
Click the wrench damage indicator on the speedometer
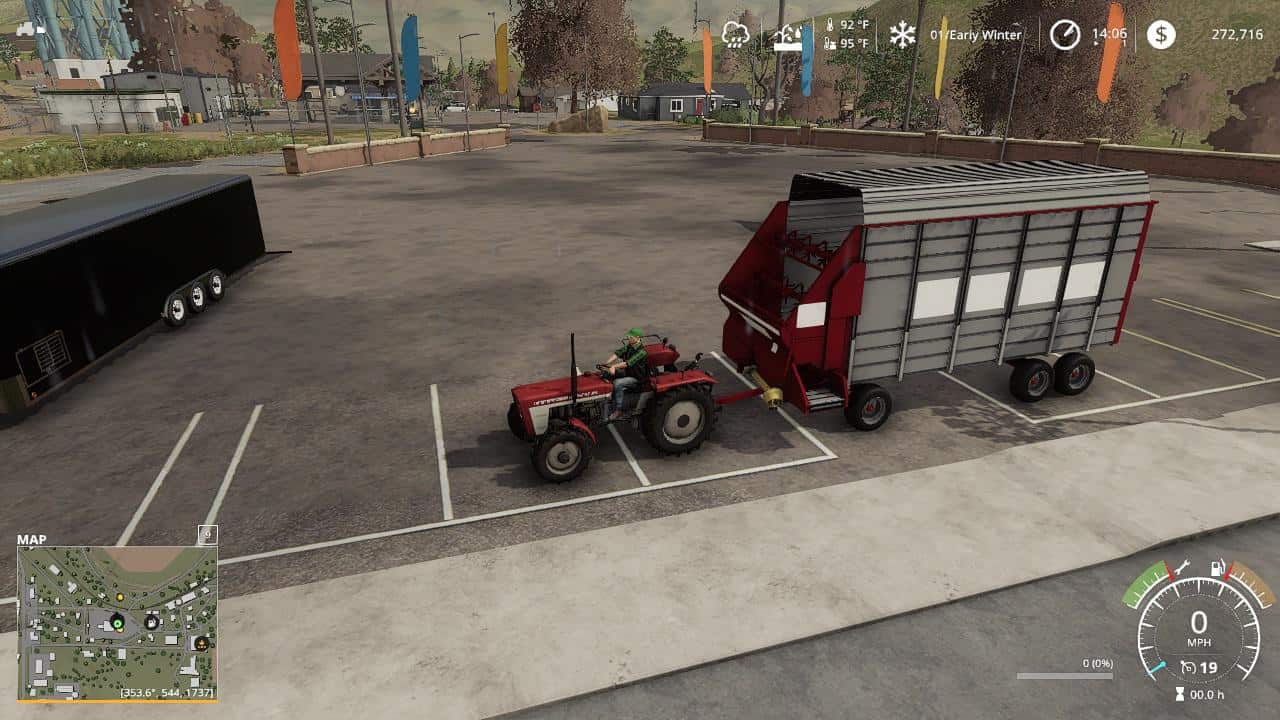(x=1182, y=567)
